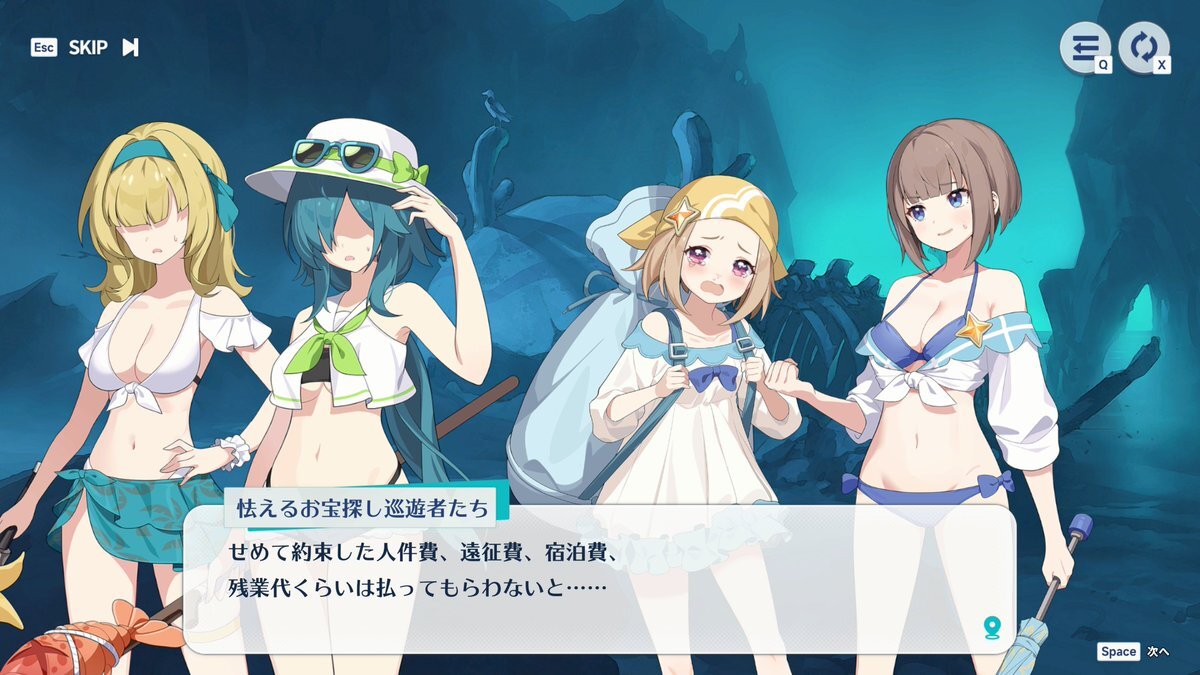
Task: Skip the story scene
Action: (x=100, y=48)
